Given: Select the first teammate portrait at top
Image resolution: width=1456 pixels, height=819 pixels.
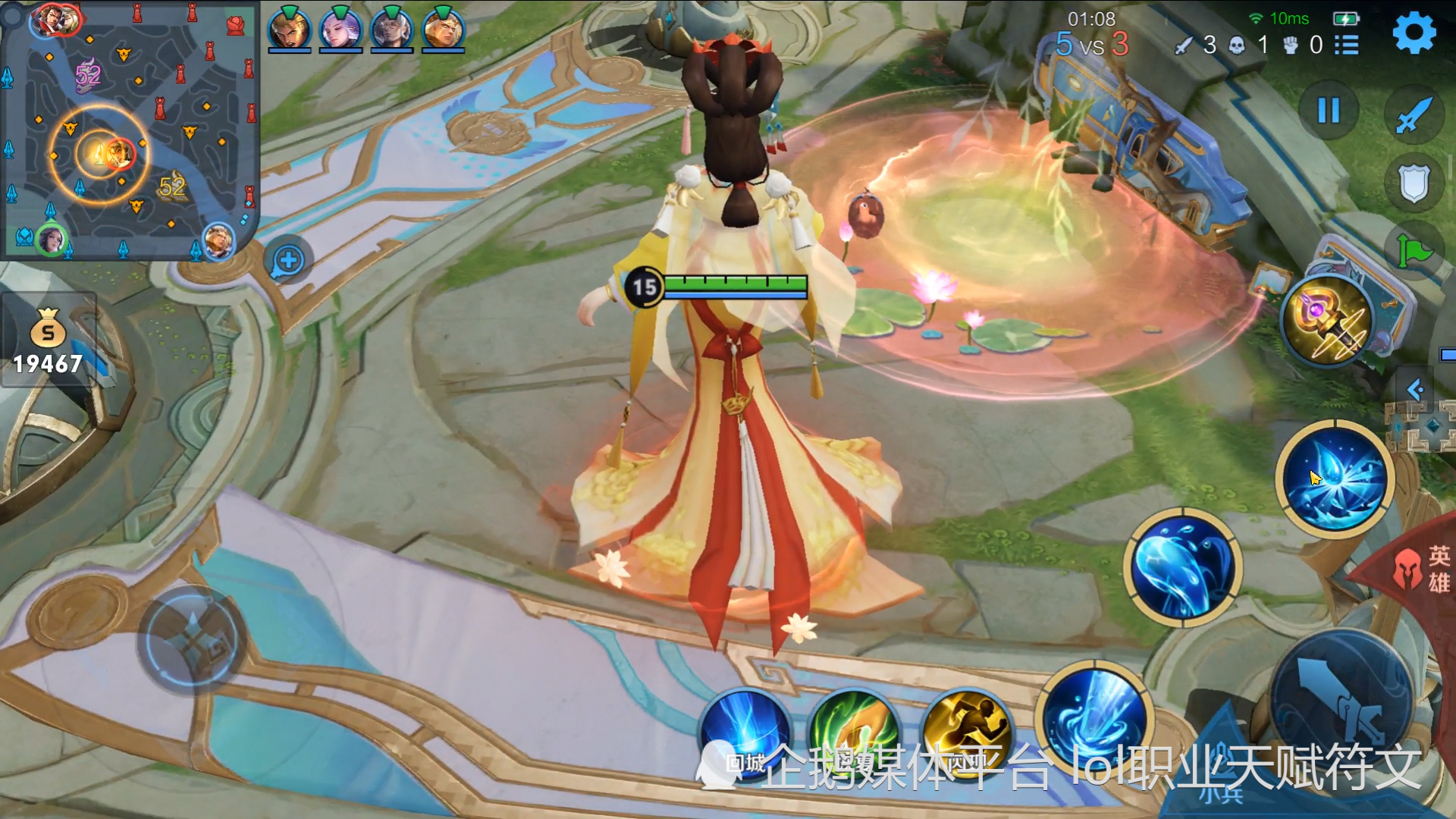Looking at the screenshot, I should click(289, 29).
